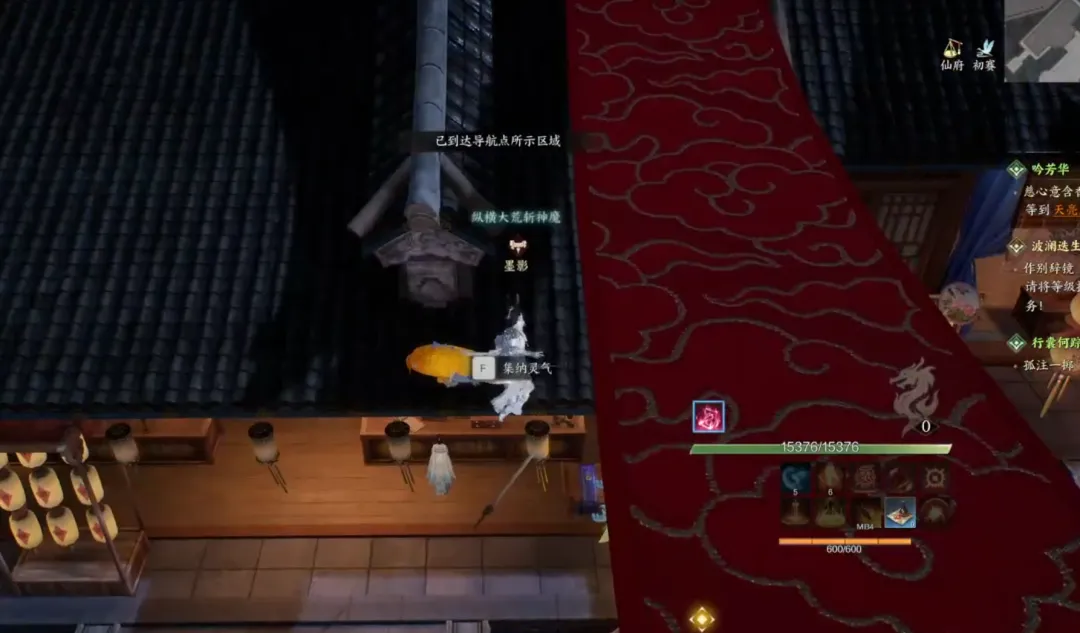Select the 吟芳华 quest tracker entry
Image resolution: width=1080 pixels, height=633 pixels.
tap(1049, 170)
